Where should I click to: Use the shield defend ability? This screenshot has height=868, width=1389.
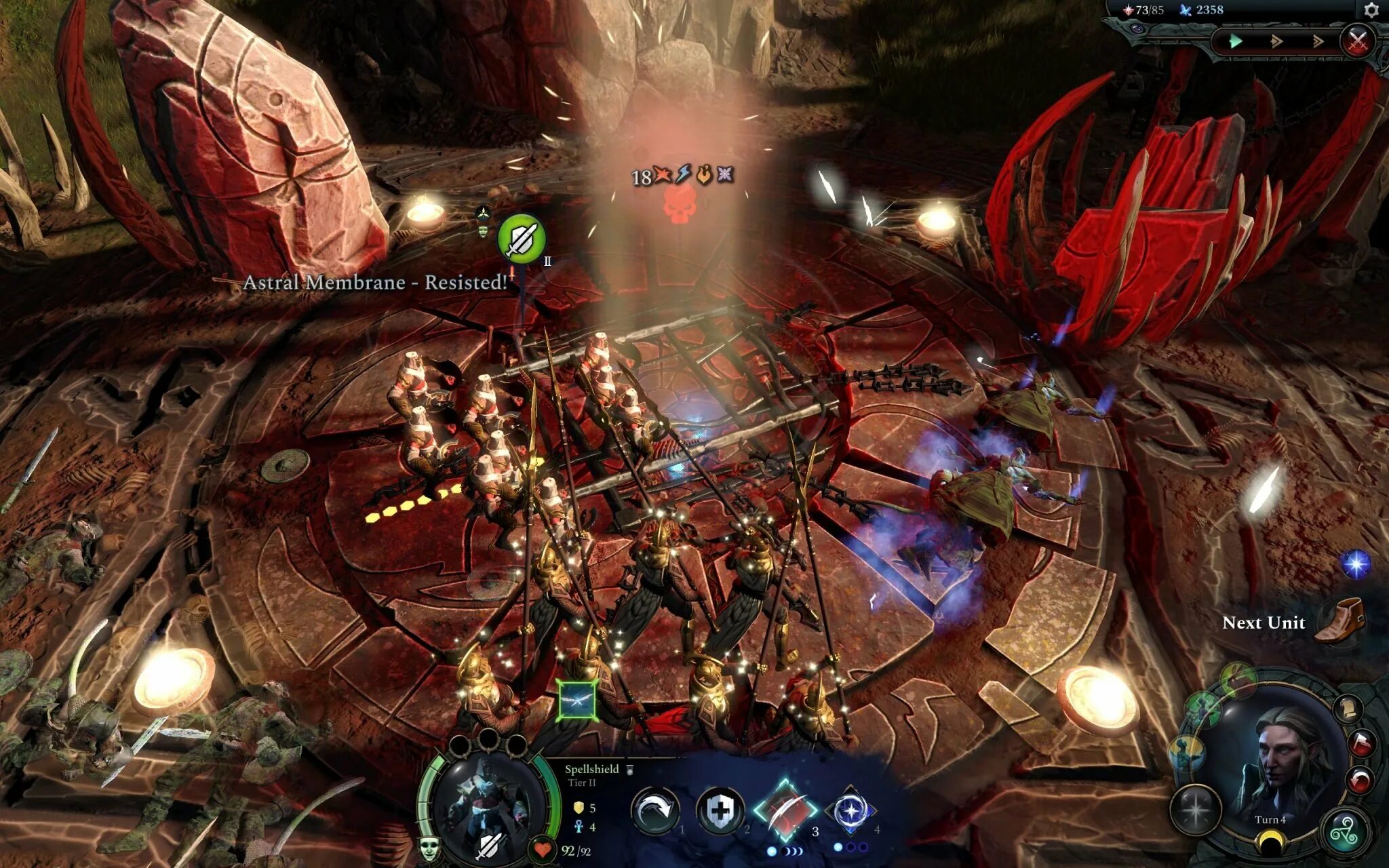(x=720, y=809)
